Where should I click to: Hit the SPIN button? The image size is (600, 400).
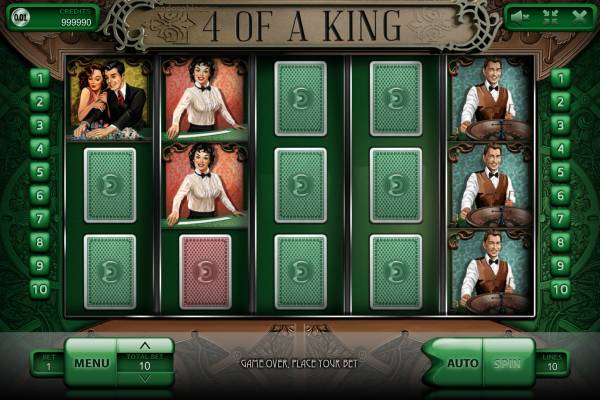click(x=509, y=362)
